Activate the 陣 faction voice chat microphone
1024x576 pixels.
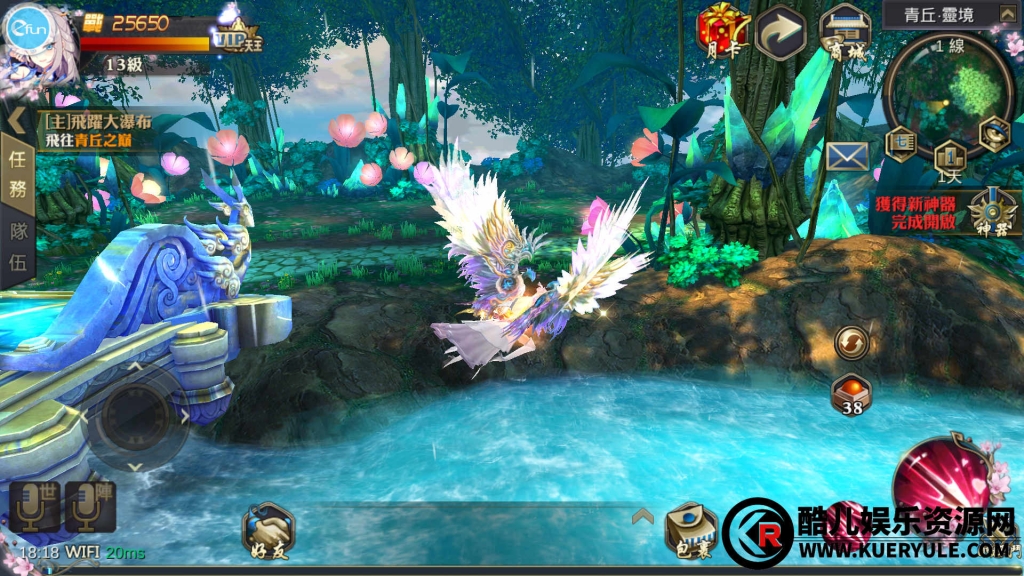click(91, 506)
